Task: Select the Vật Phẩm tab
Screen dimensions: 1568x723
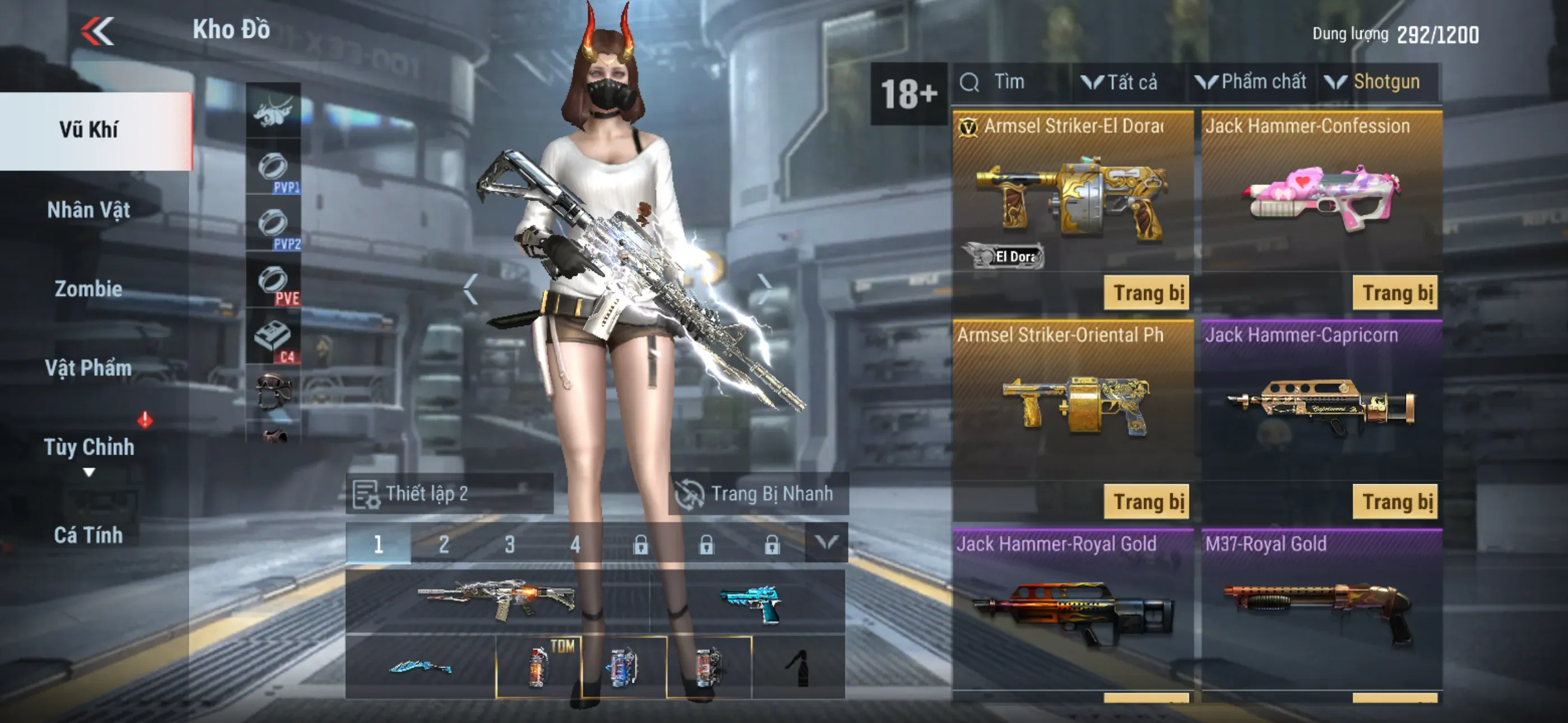Action: tap(89, 368)
